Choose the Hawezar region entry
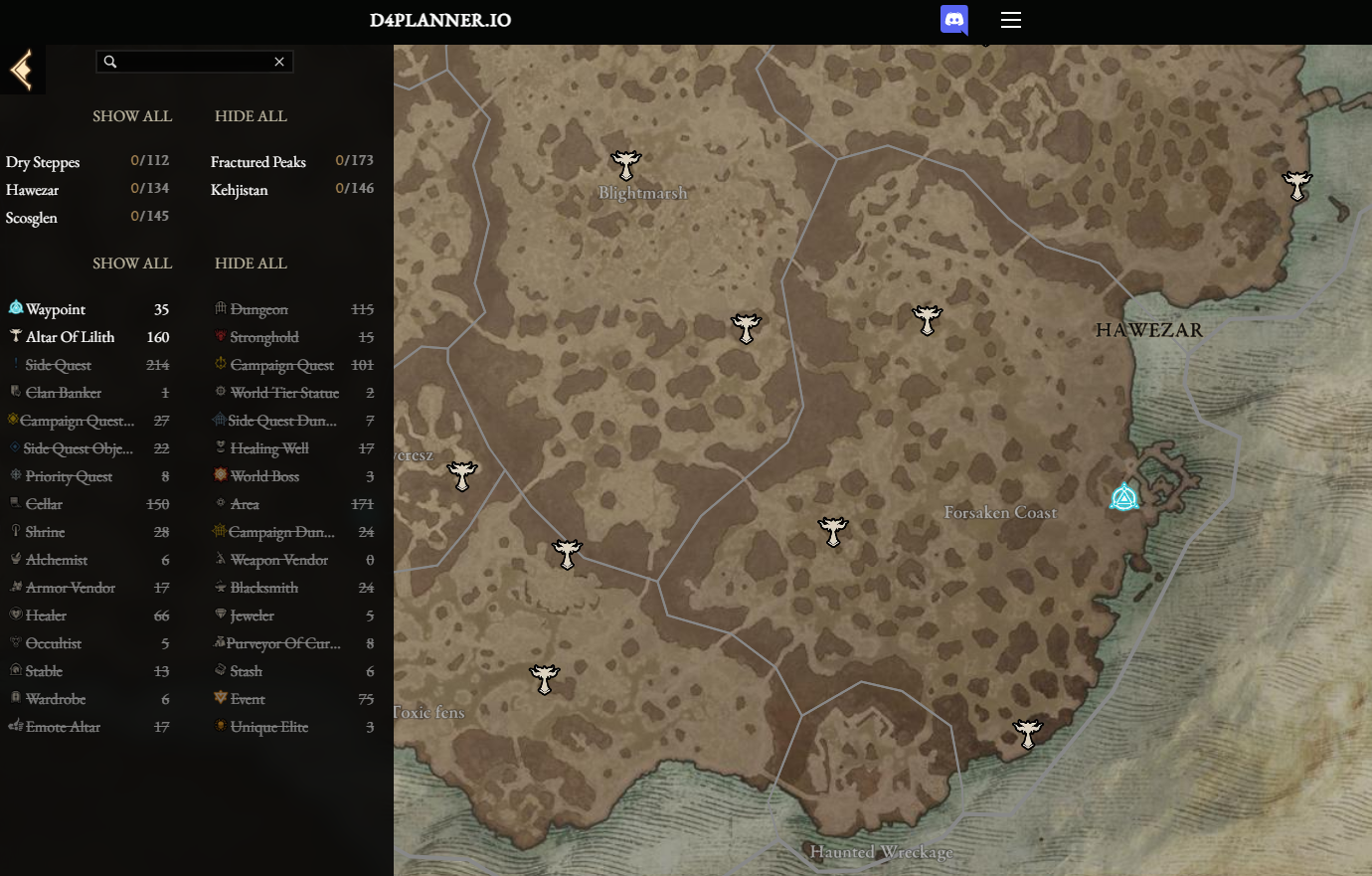The image size is (1372, 876). click(x=33, y=190)
